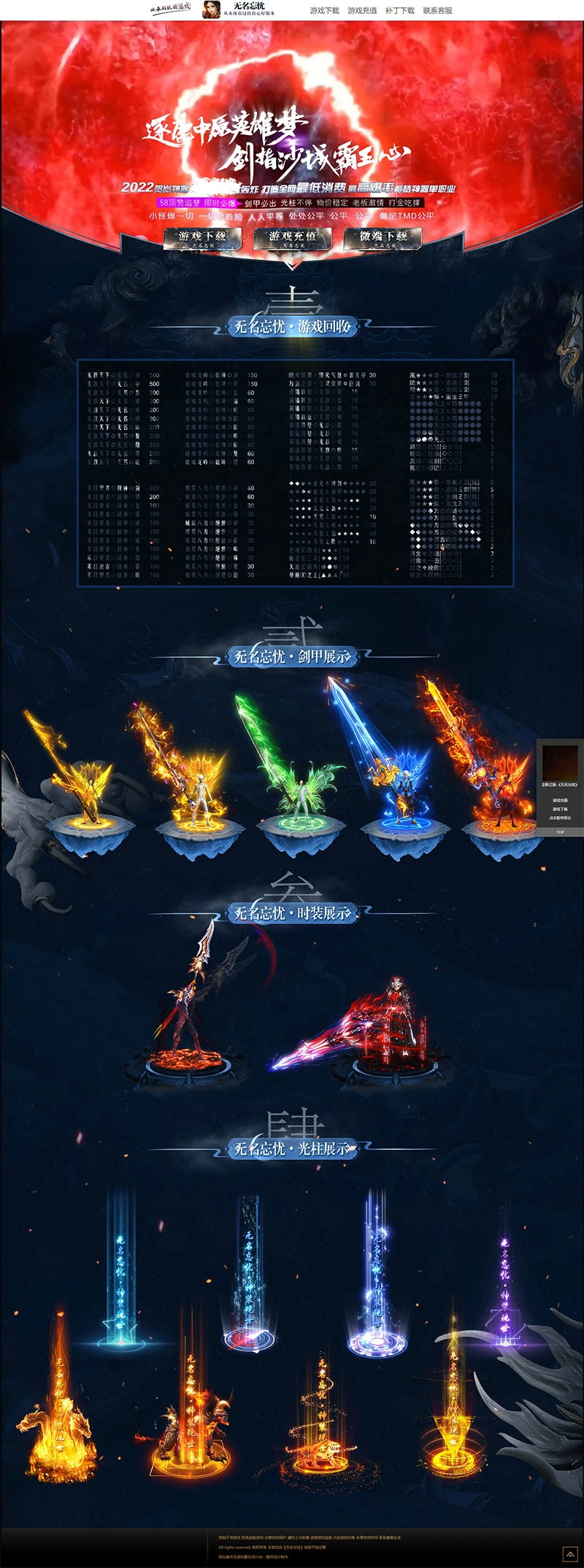The width and height of the screenshot is (584, 1568).
Task: Click the TOP button on the sidebar
Action: (560, 832)
